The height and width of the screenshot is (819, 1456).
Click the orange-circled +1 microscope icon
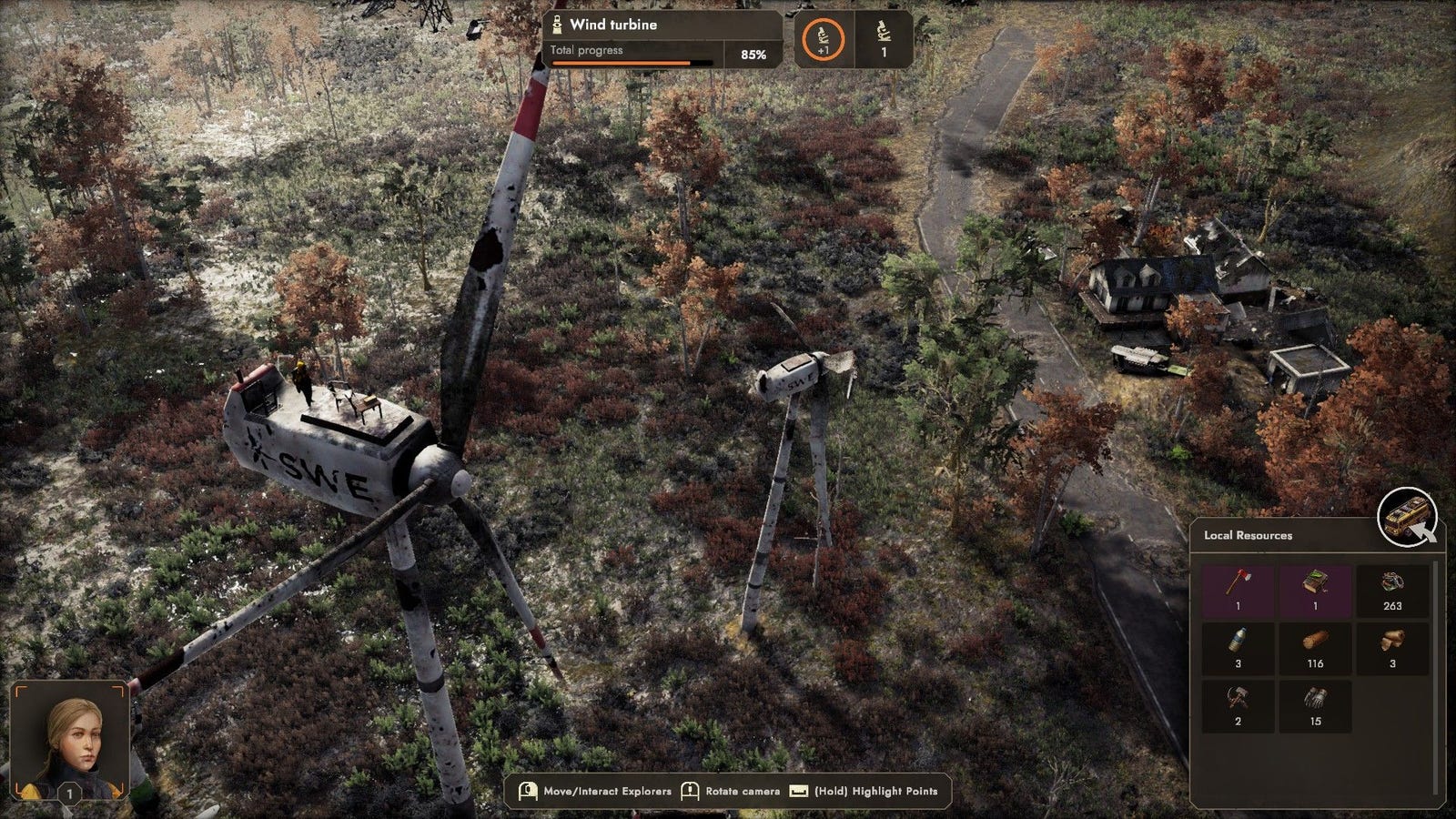823,40
